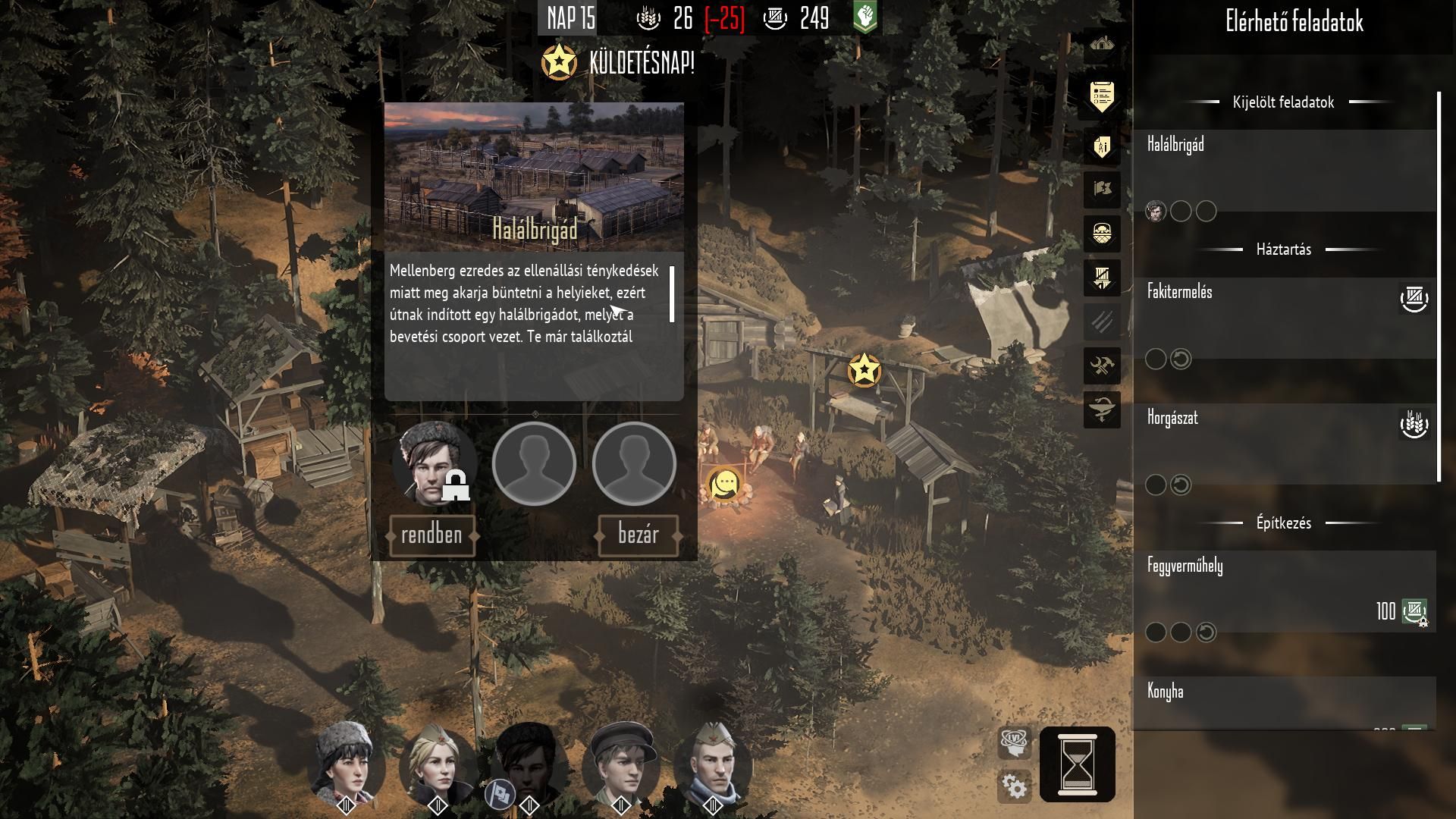1456x819 pixels.
Task: Select the dark-haired woman in fur hat portrait
Action: point(346,764)
